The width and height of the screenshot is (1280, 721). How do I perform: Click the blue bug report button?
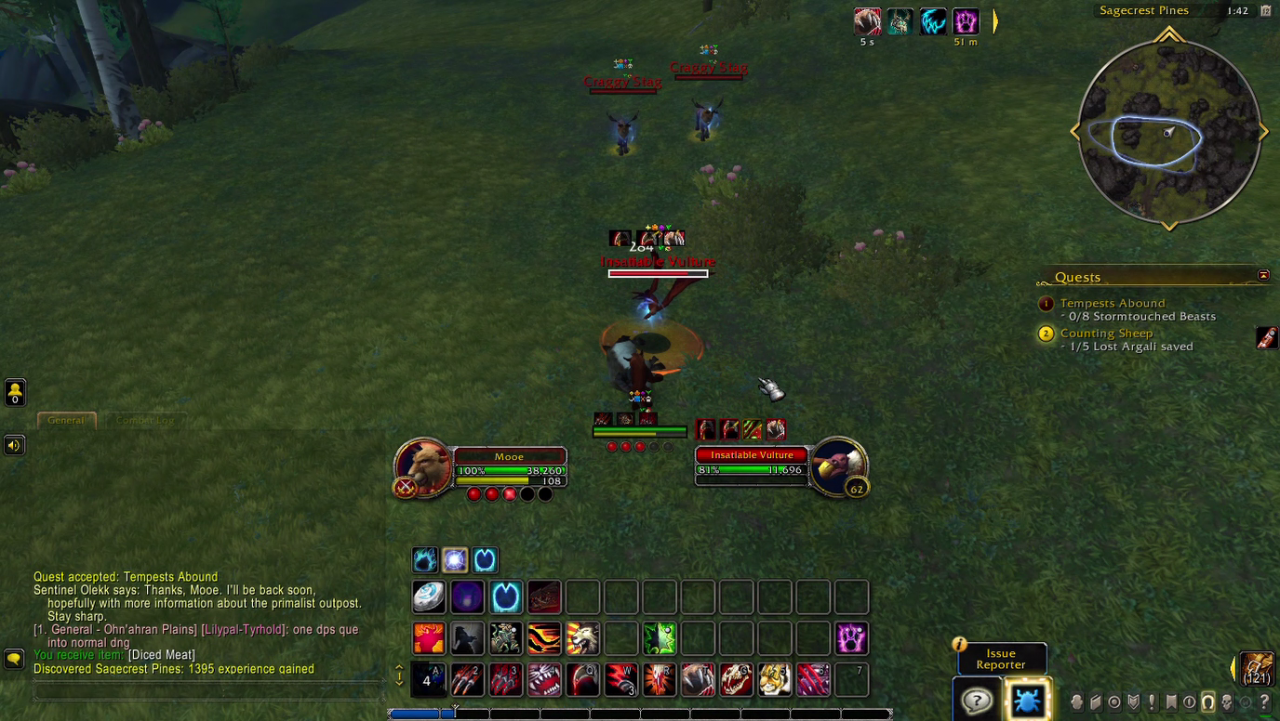tap(1026, 699)
